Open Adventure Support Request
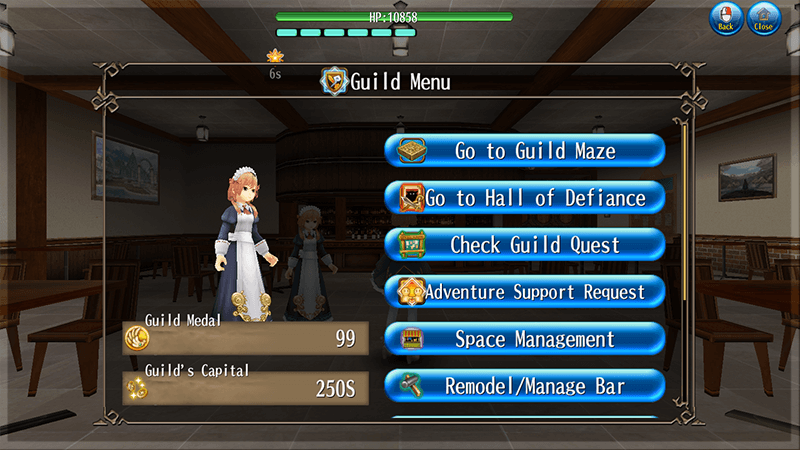 click(525, 292)
